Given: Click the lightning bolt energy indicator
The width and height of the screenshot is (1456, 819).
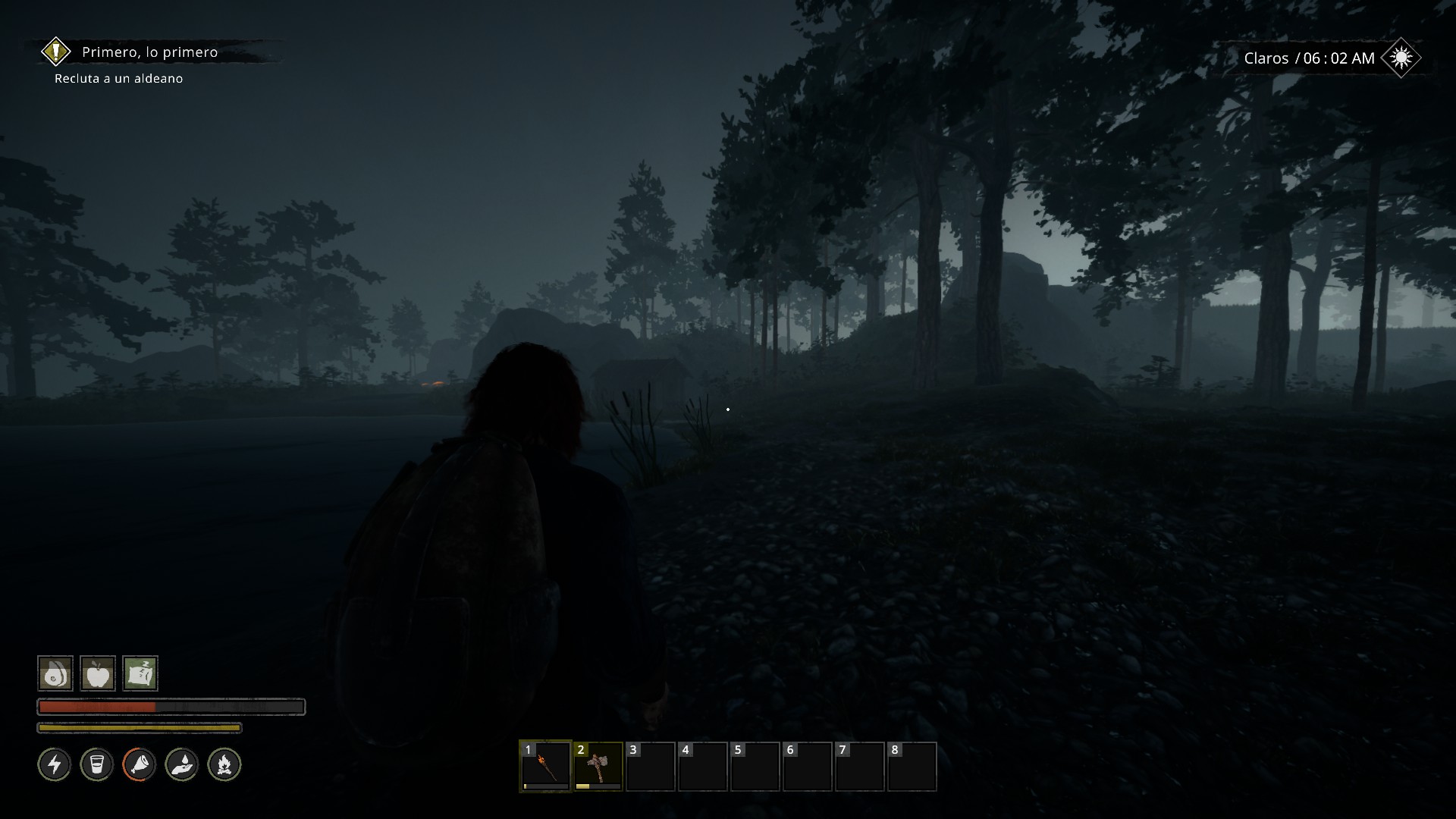Looking at the screenshot, I should pos(55,764).
